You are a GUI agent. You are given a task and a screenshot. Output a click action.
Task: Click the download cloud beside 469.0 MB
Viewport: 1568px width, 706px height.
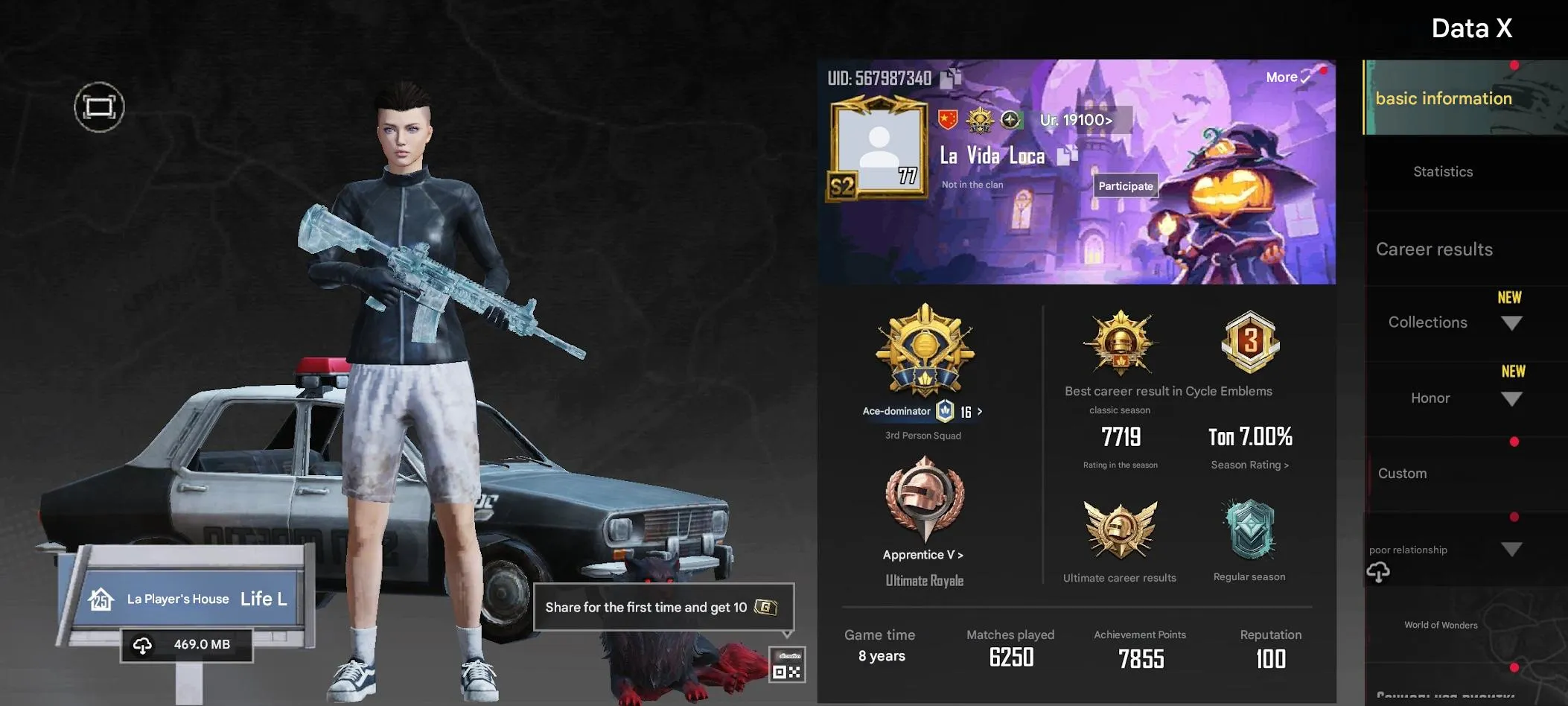(142, 643)
